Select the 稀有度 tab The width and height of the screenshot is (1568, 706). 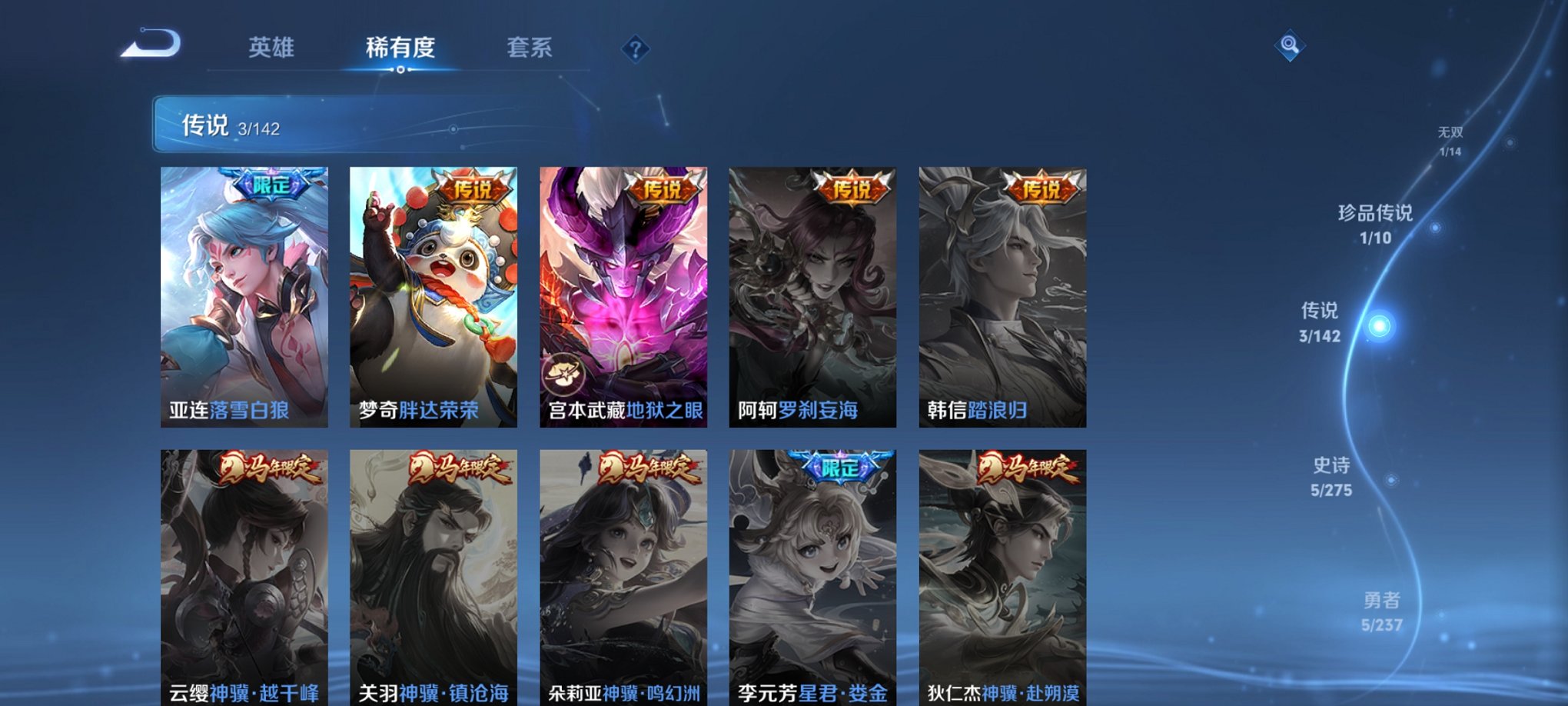(401, 48)
